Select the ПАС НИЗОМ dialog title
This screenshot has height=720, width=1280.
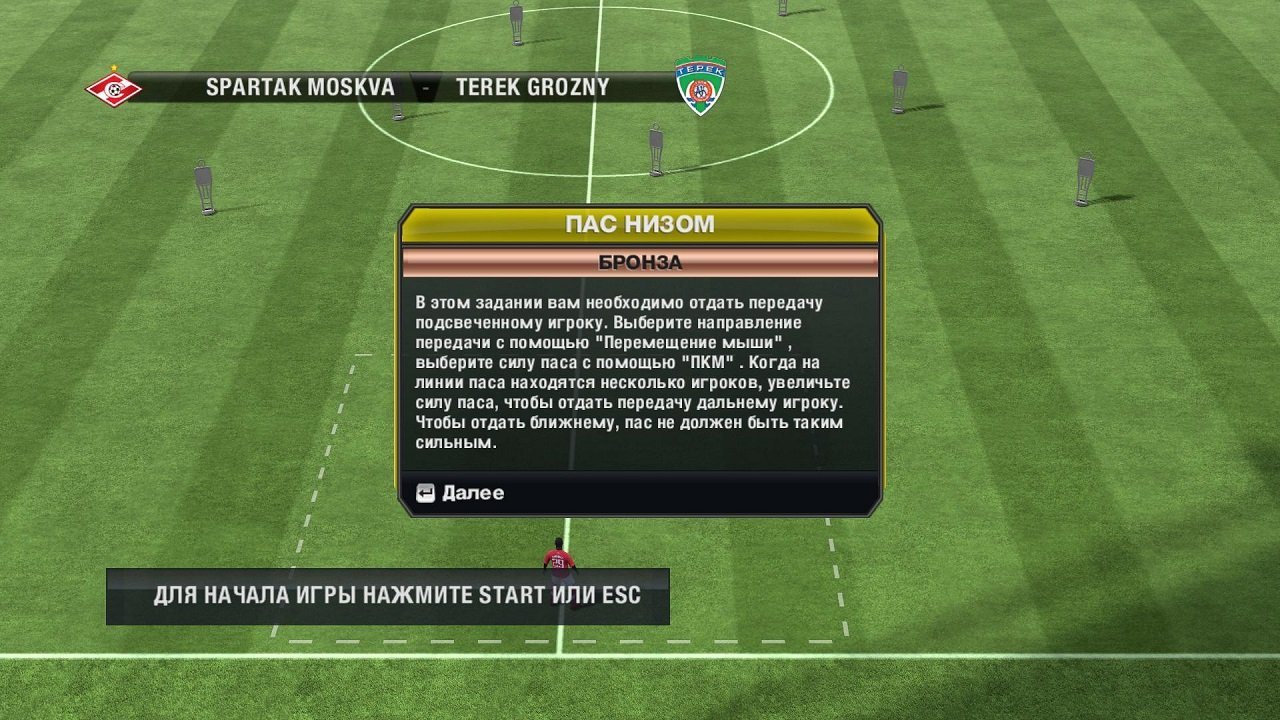click(x=641, y=224)
